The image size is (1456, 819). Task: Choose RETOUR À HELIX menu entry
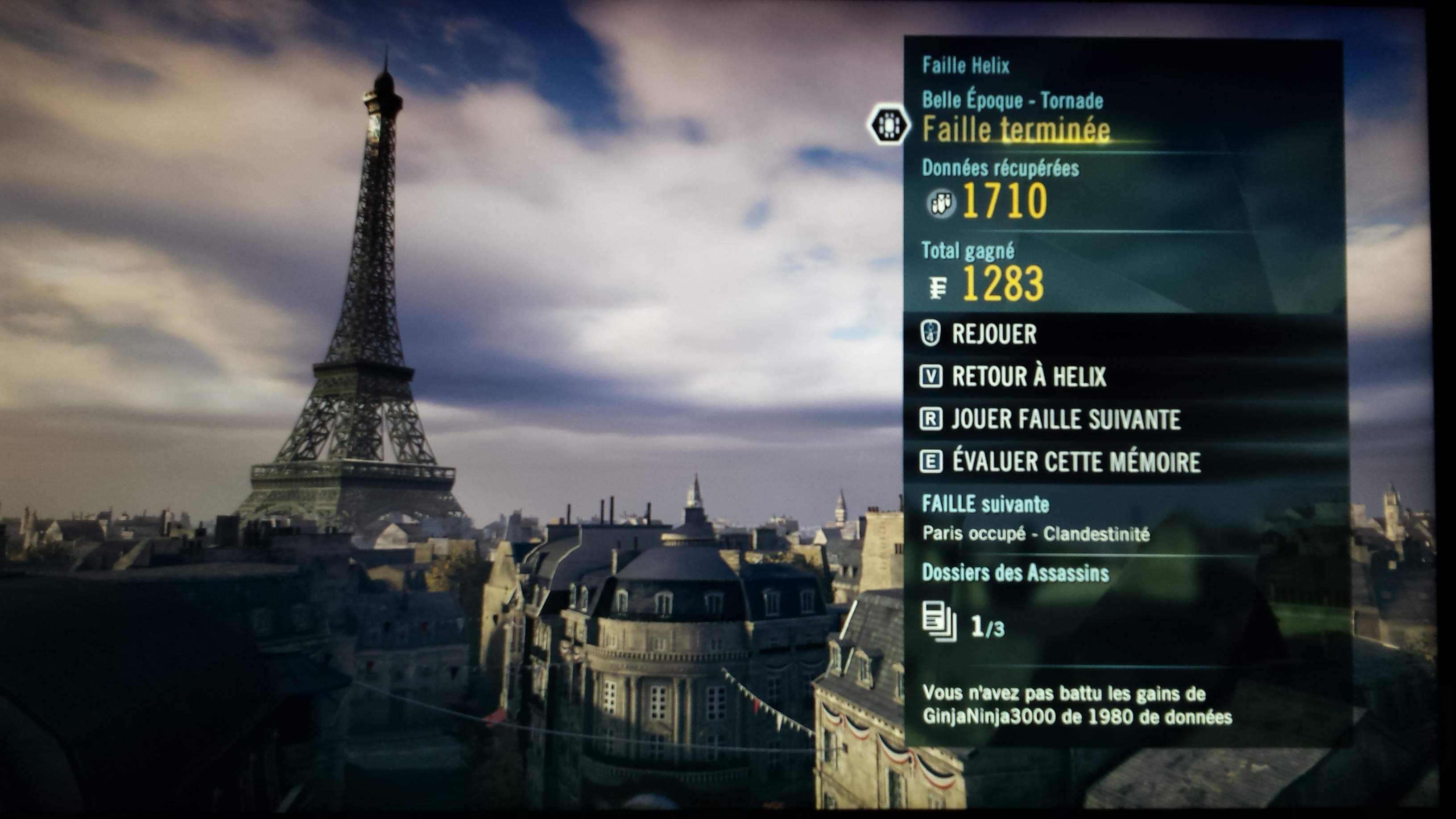tap(1029, 376)
